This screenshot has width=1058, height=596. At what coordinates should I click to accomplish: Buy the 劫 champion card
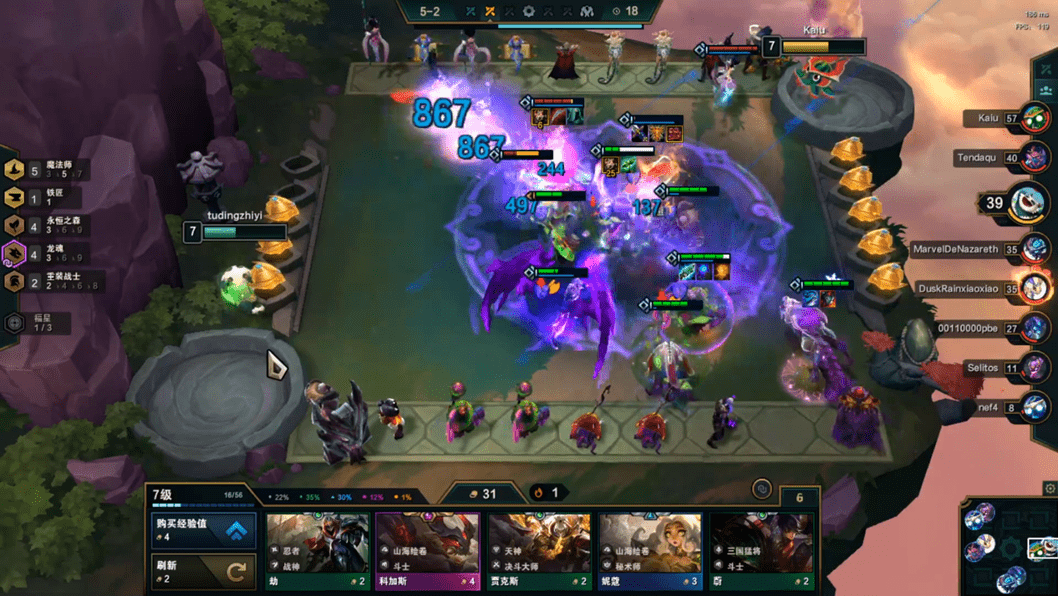pyautogui.click(x=317, y=550)
